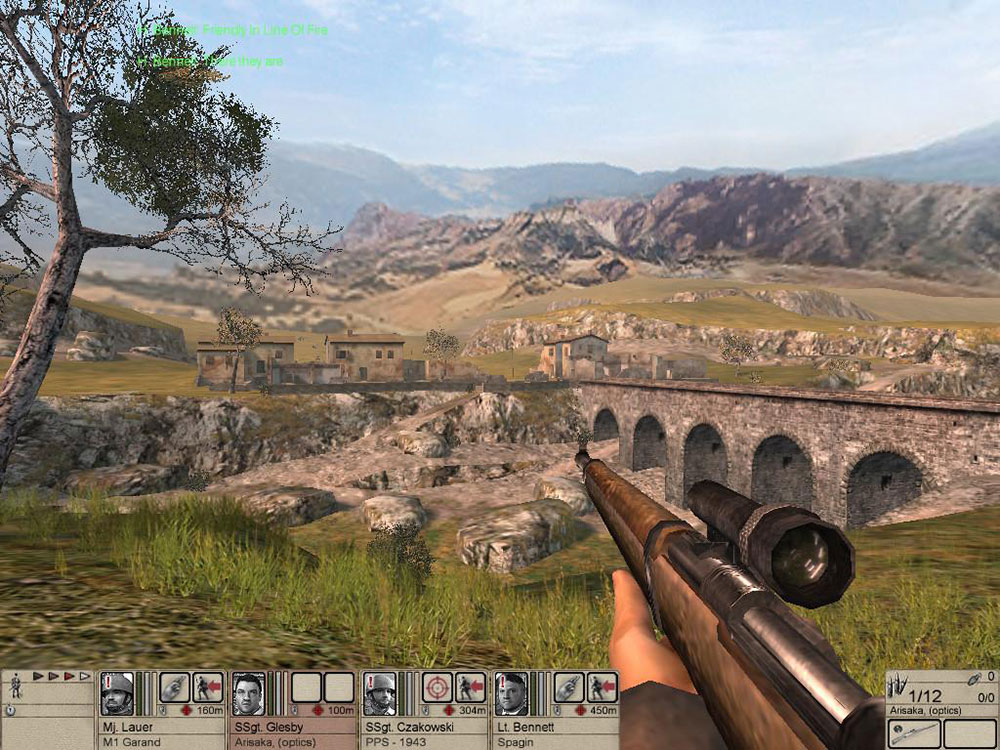The image size is (1000, 750).
Task: Click Lt. Bennett's soldier movement arrow icon
Action: pyautogui.click(x=602, y=687)
